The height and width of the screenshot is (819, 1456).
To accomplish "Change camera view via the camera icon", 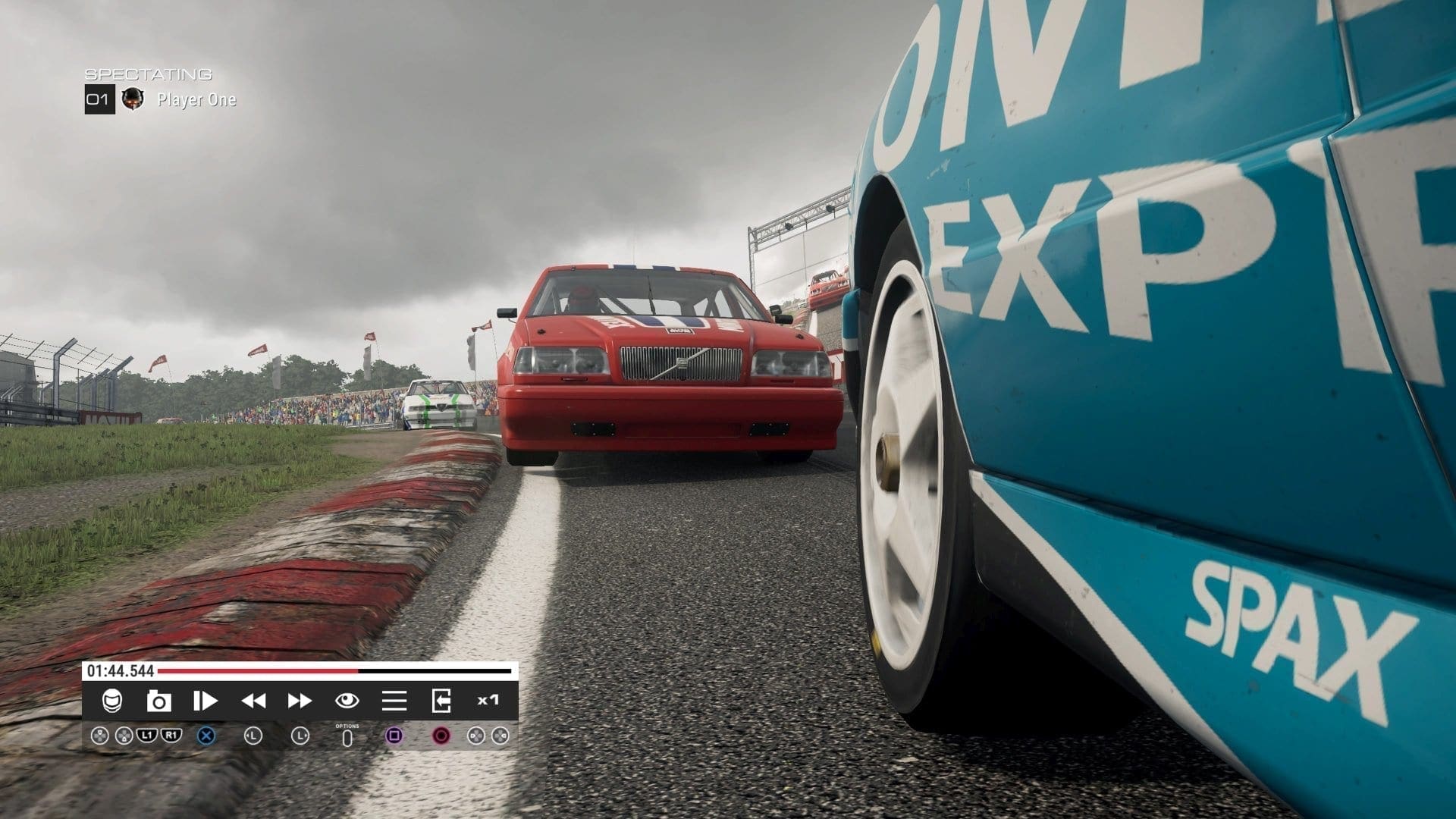I will click(x=158, y=701).
